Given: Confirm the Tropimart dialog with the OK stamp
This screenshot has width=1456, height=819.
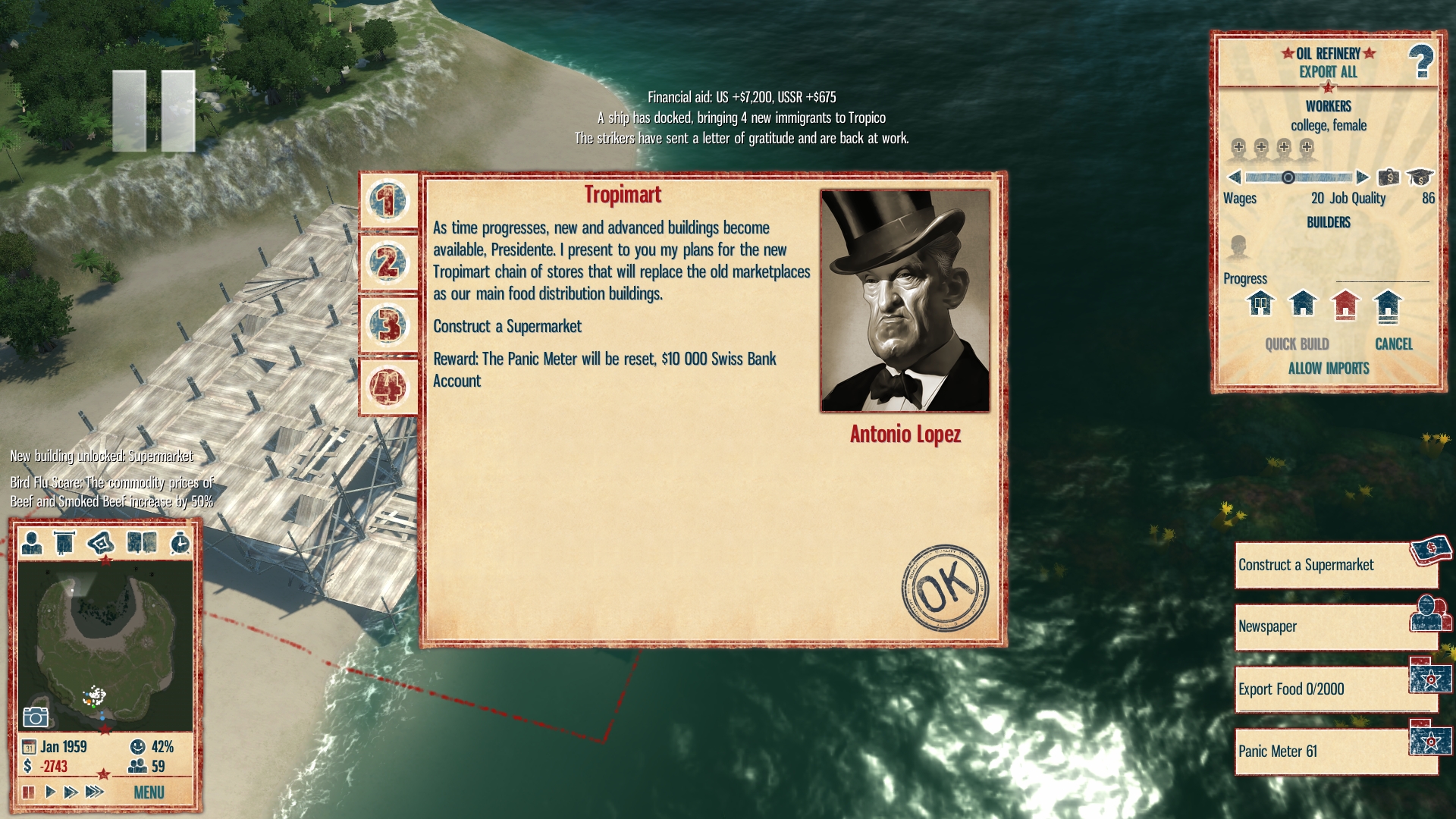Looking at the screenshot, I should tap(945, 588).
